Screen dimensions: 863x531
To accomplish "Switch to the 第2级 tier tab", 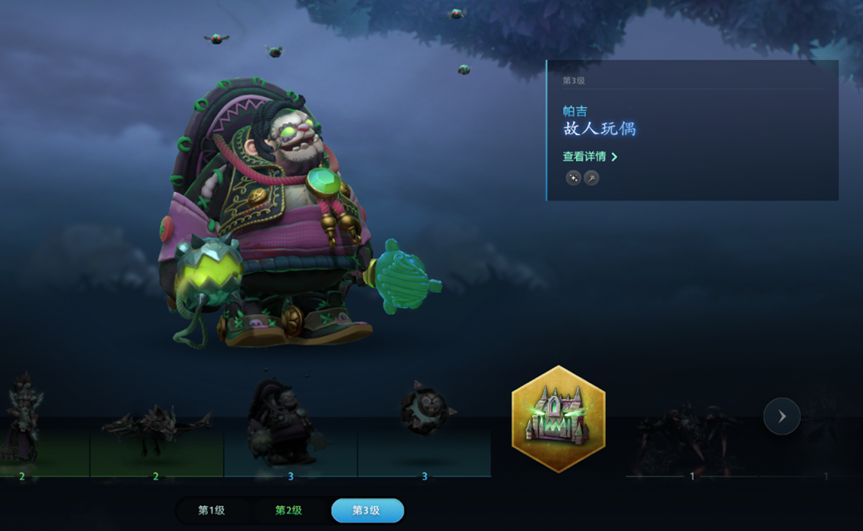I will point(288,510).
